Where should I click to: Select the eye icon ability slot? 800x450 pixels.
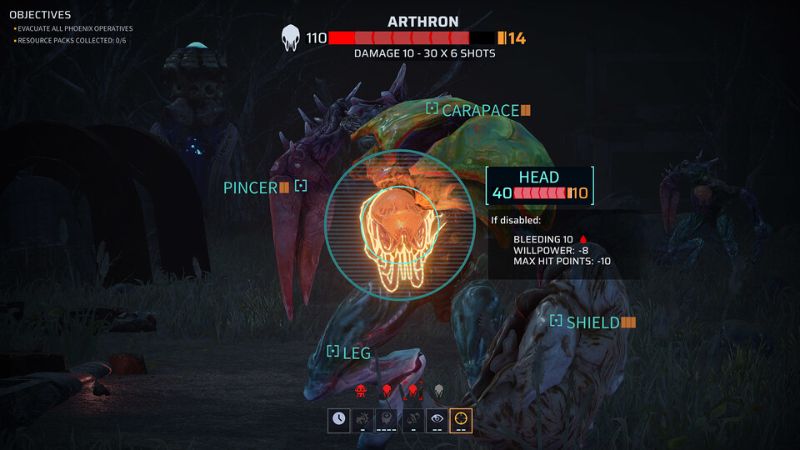(x=436, y=419)
